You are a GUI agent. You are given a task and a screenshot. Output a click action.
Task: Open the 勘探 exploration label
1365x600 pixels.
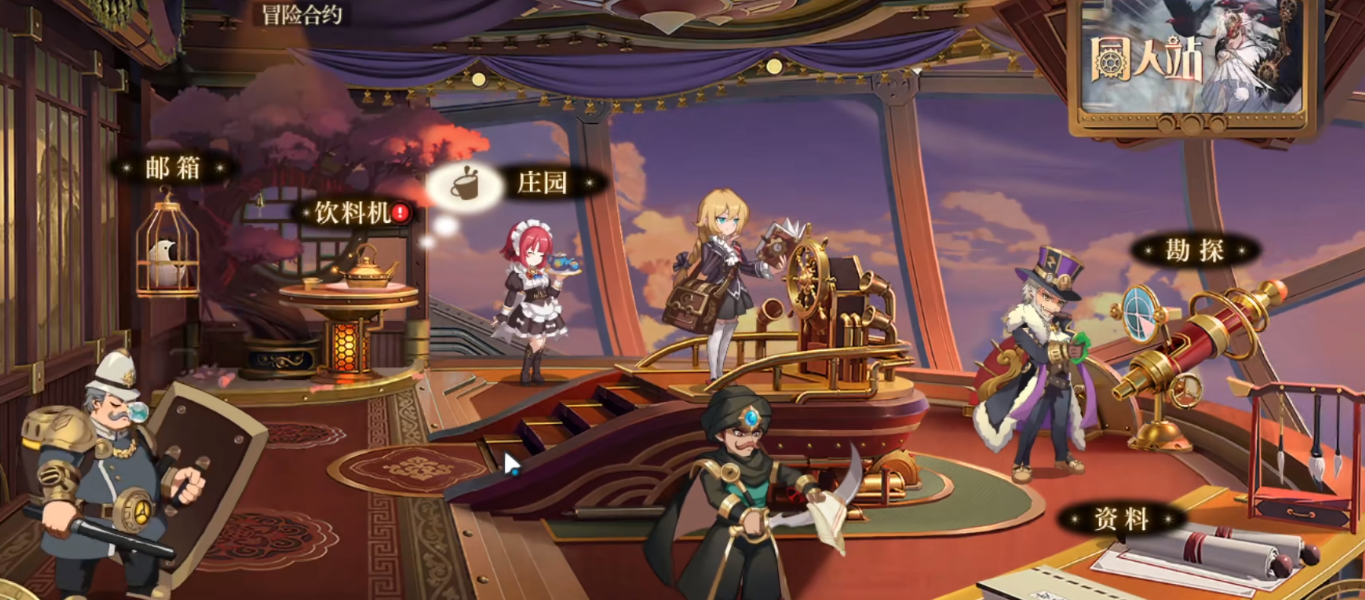pyautogui.click(x=1195, y=250)
